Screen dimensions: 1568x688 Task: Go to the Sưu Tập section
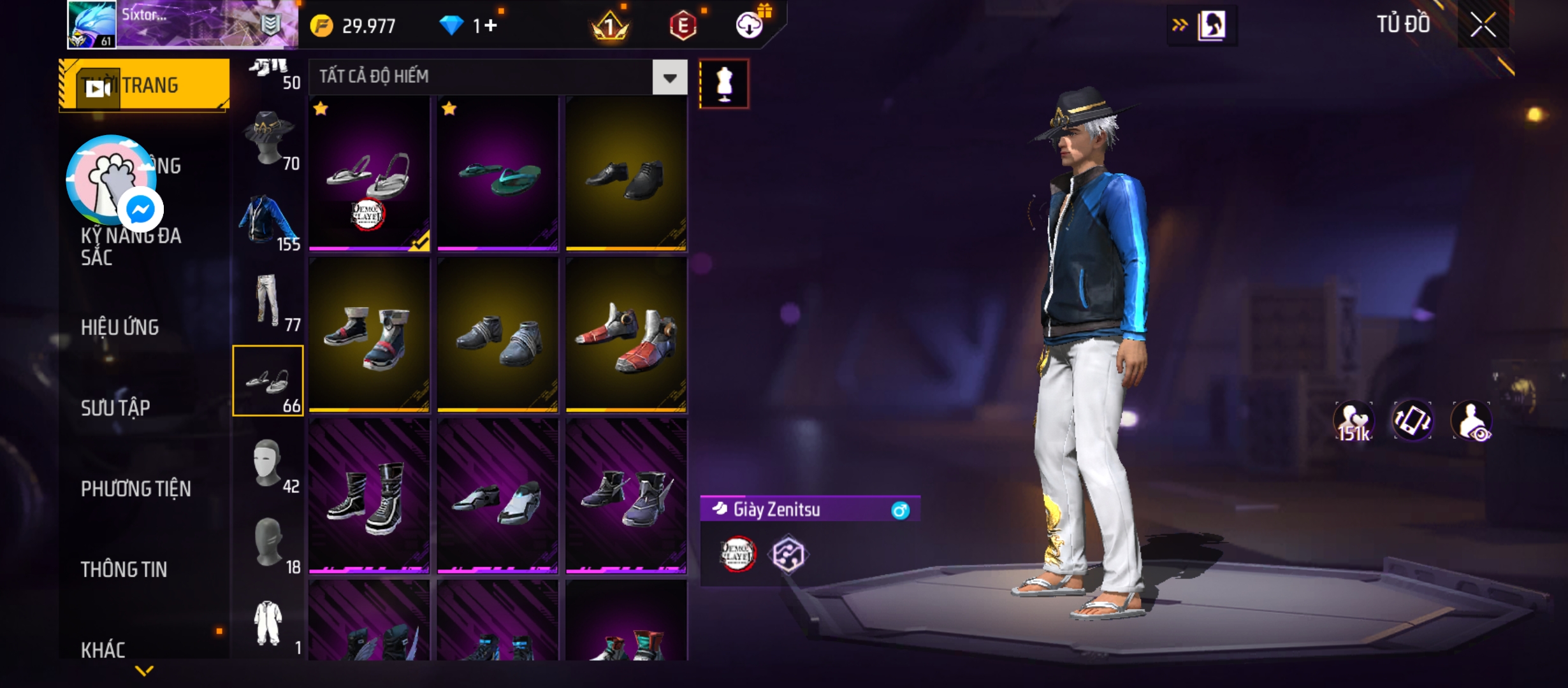click(x=115, y=408)
